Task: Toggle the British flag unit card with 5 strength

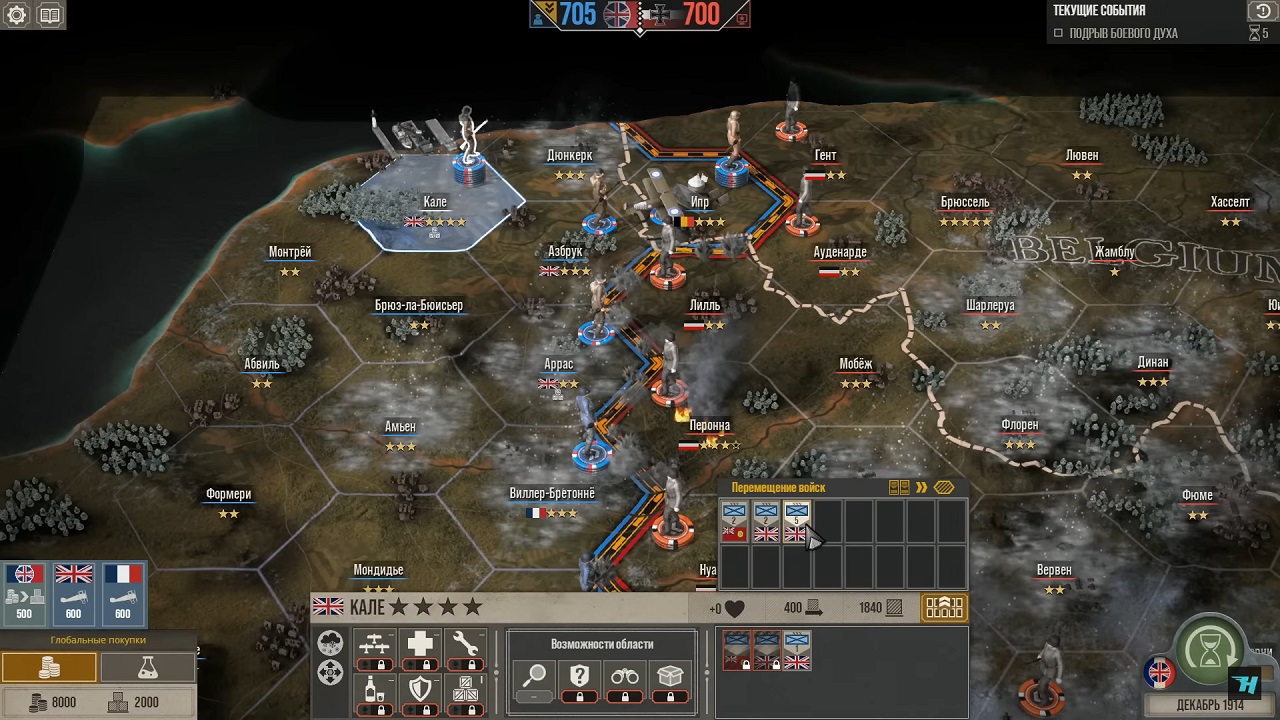Action: click(797, 520)
